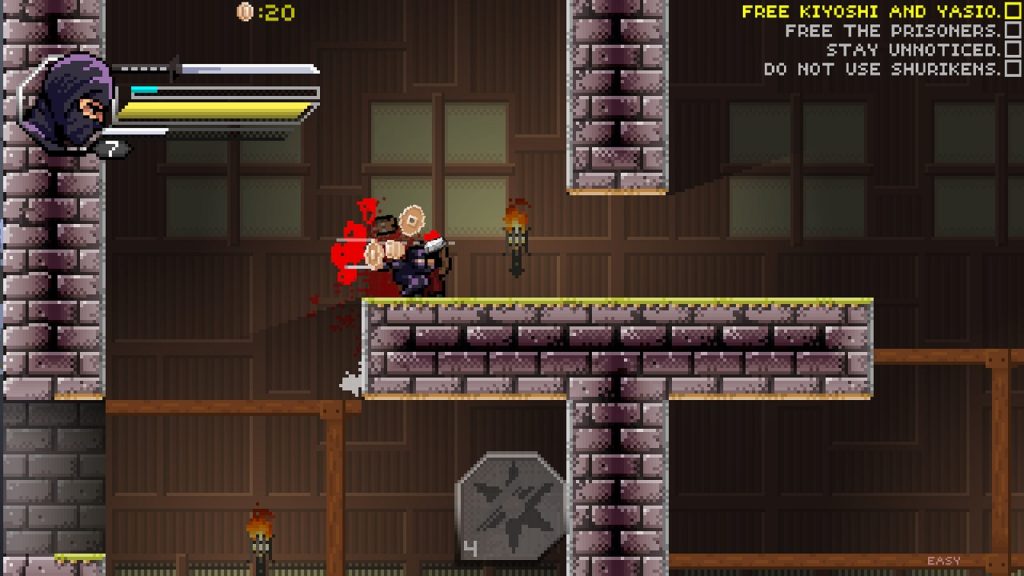Viewport: 1024px width, 576px height.
Task: Click the Stay Unnoticed objective
Action: point(913,50)
